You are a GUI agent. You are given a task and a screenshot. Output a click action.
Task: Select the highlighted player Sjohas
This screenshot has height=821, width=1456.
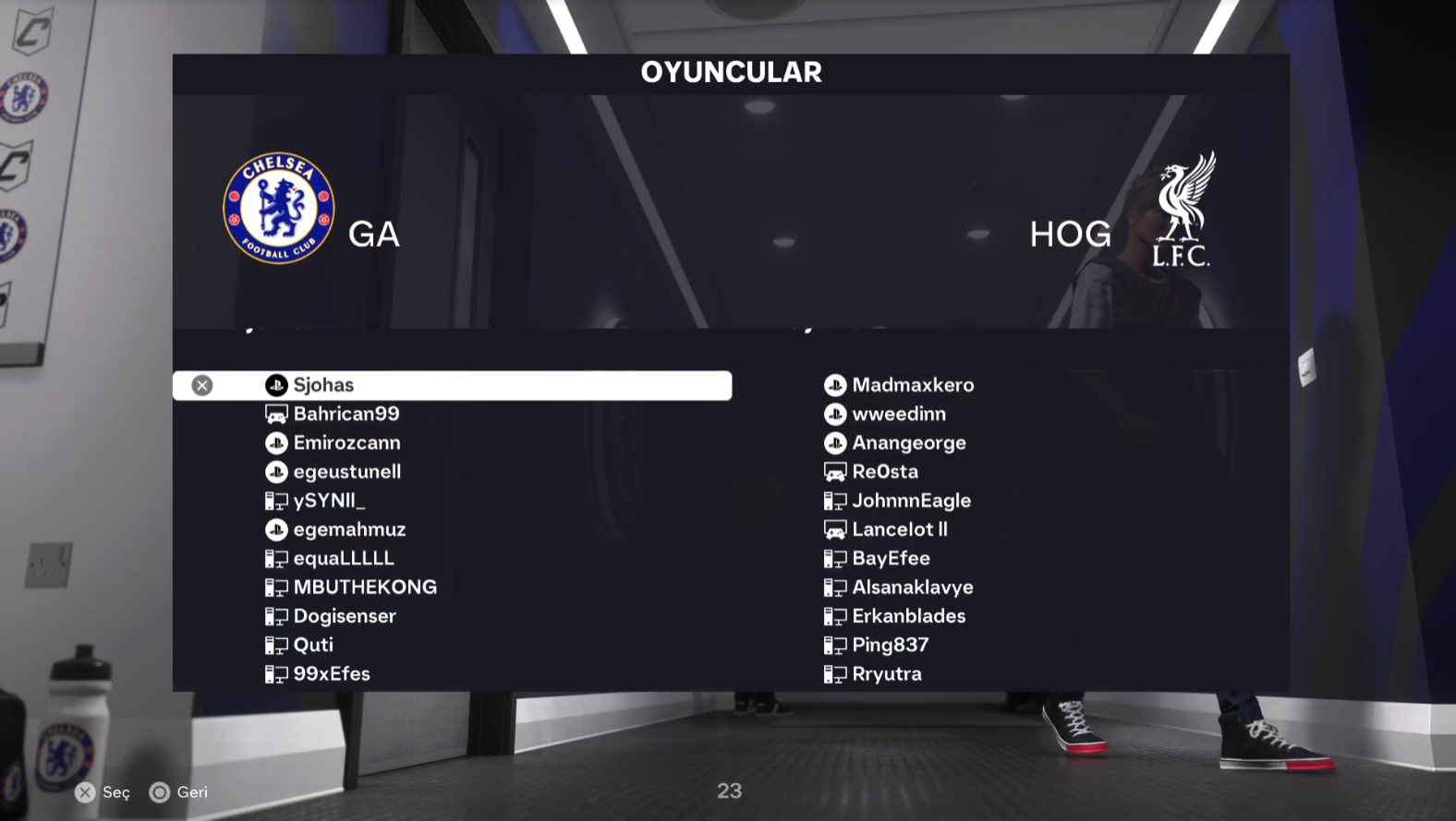coord(323,385)
